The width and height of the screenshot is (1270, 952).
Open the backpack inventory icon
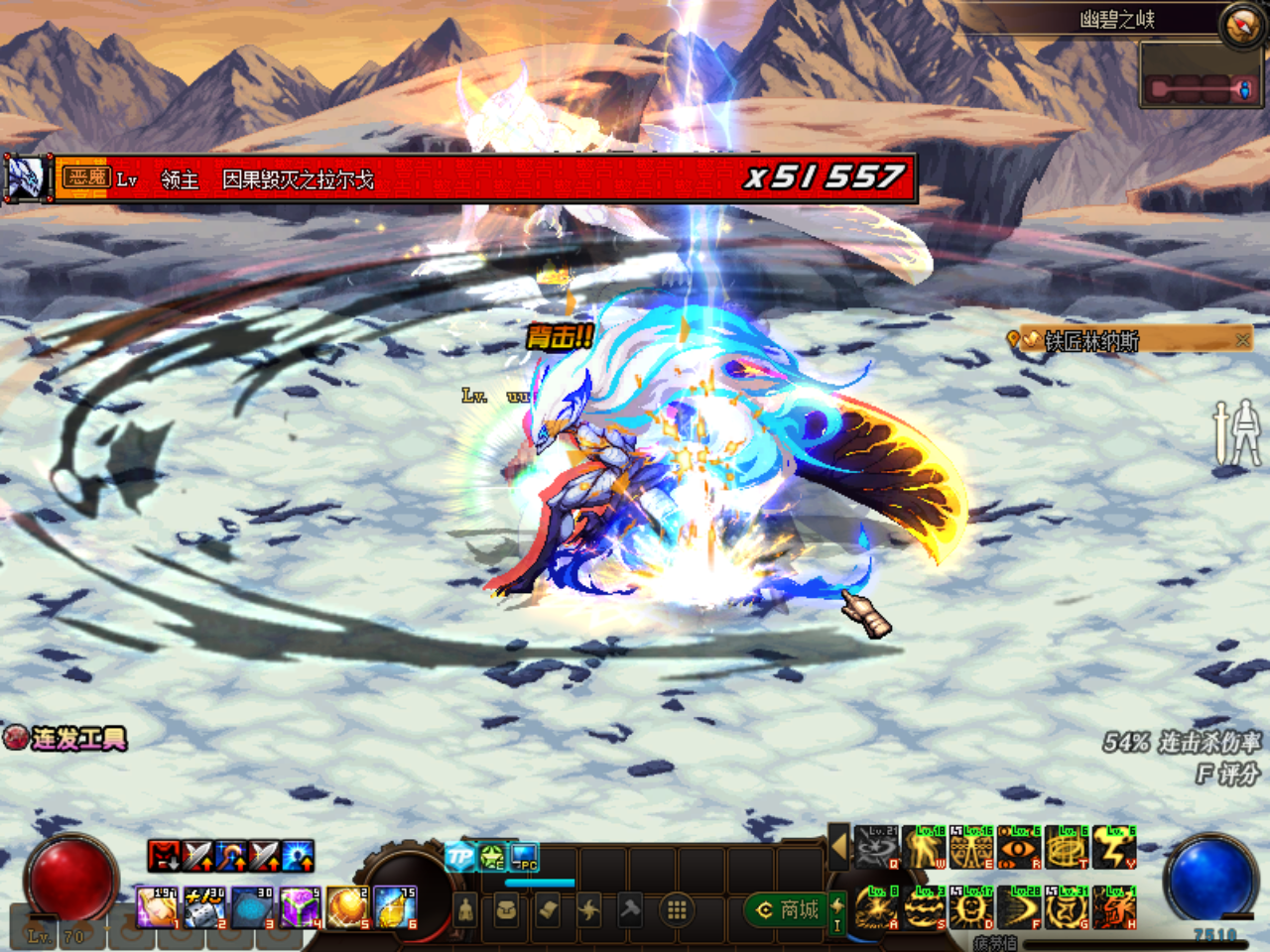[507, 909]
